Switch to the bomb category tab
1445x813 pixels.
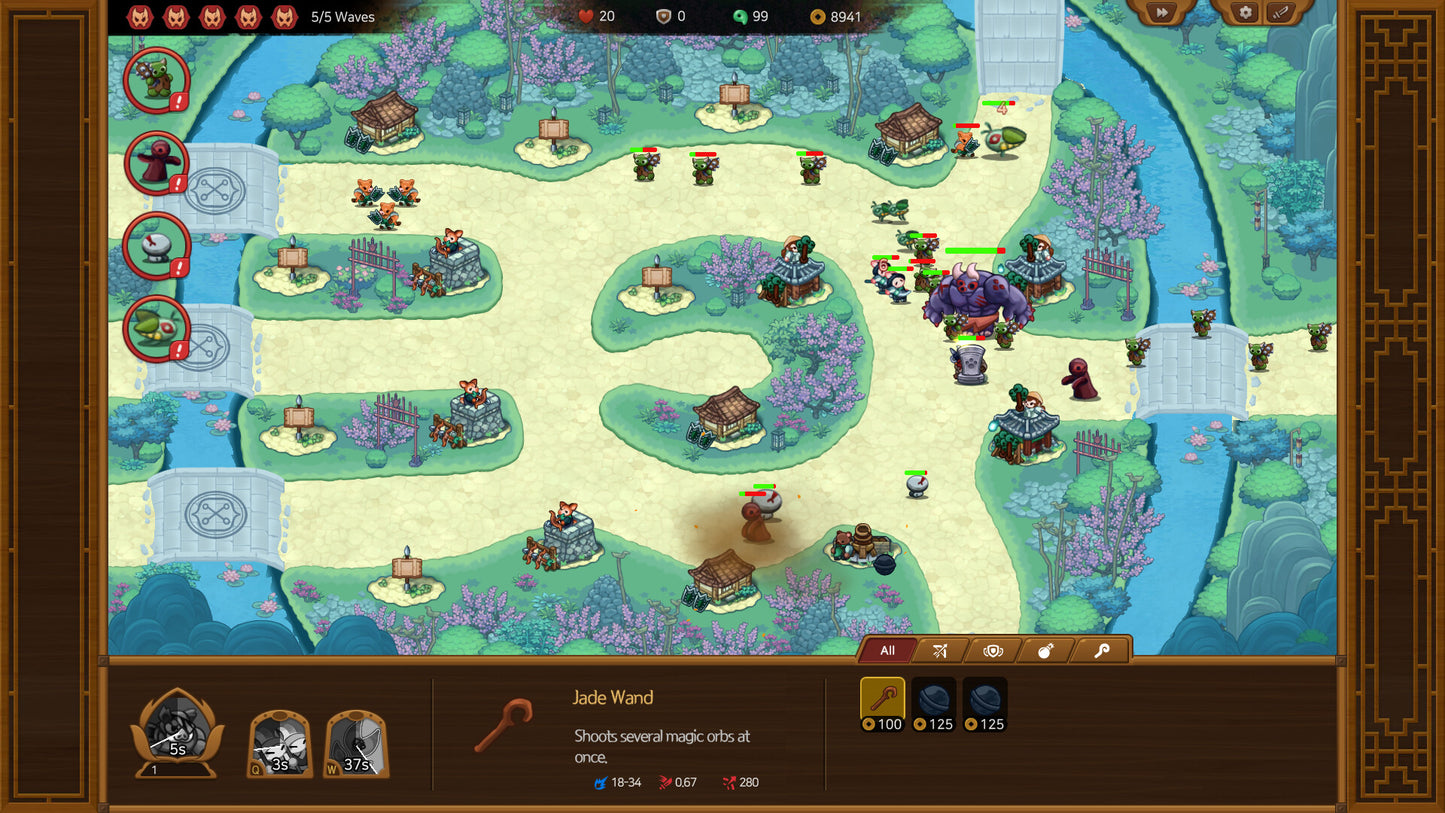(1046, 651)
